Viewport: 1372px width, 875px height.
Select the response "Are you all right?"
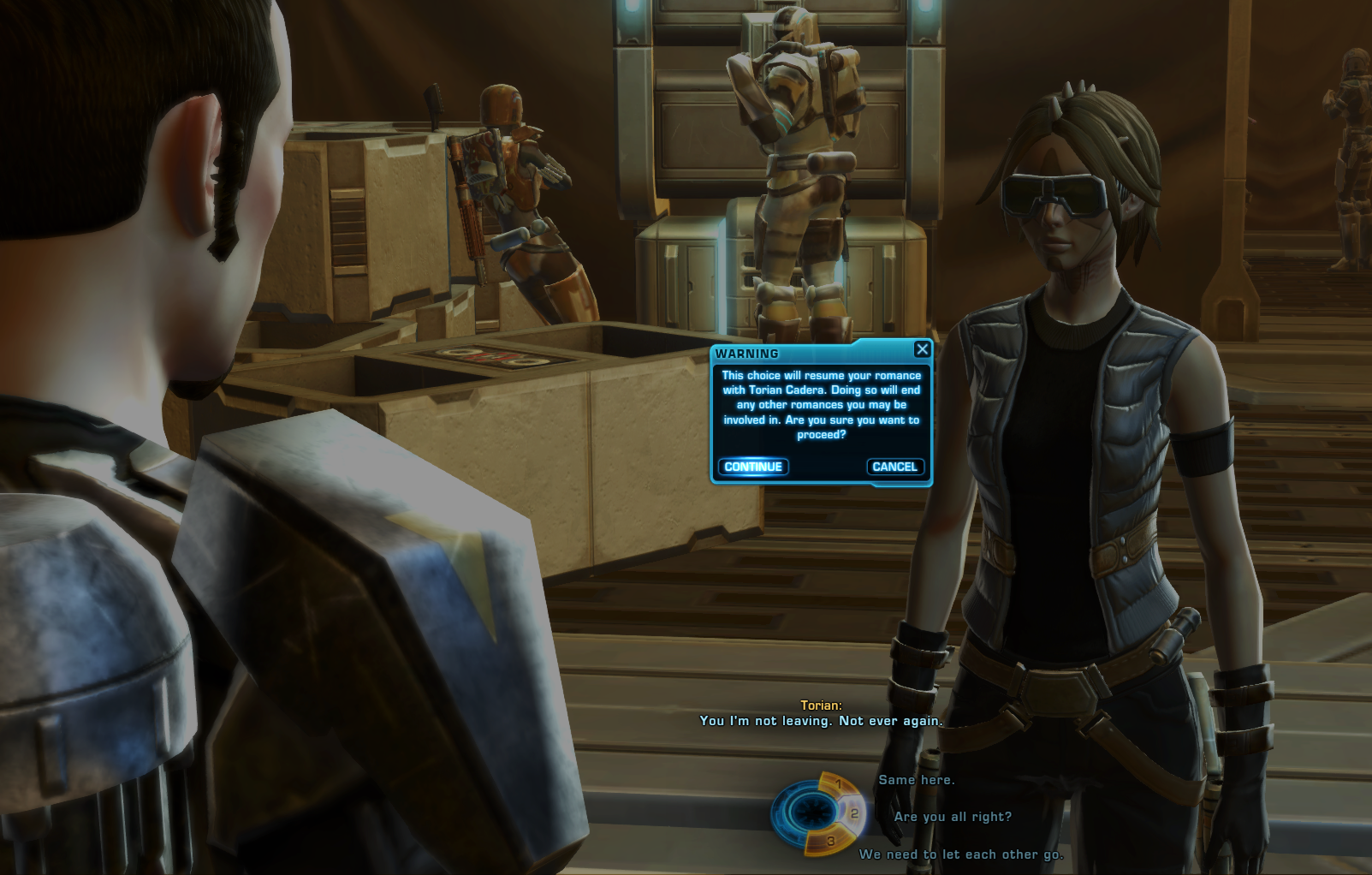point(953,817)
